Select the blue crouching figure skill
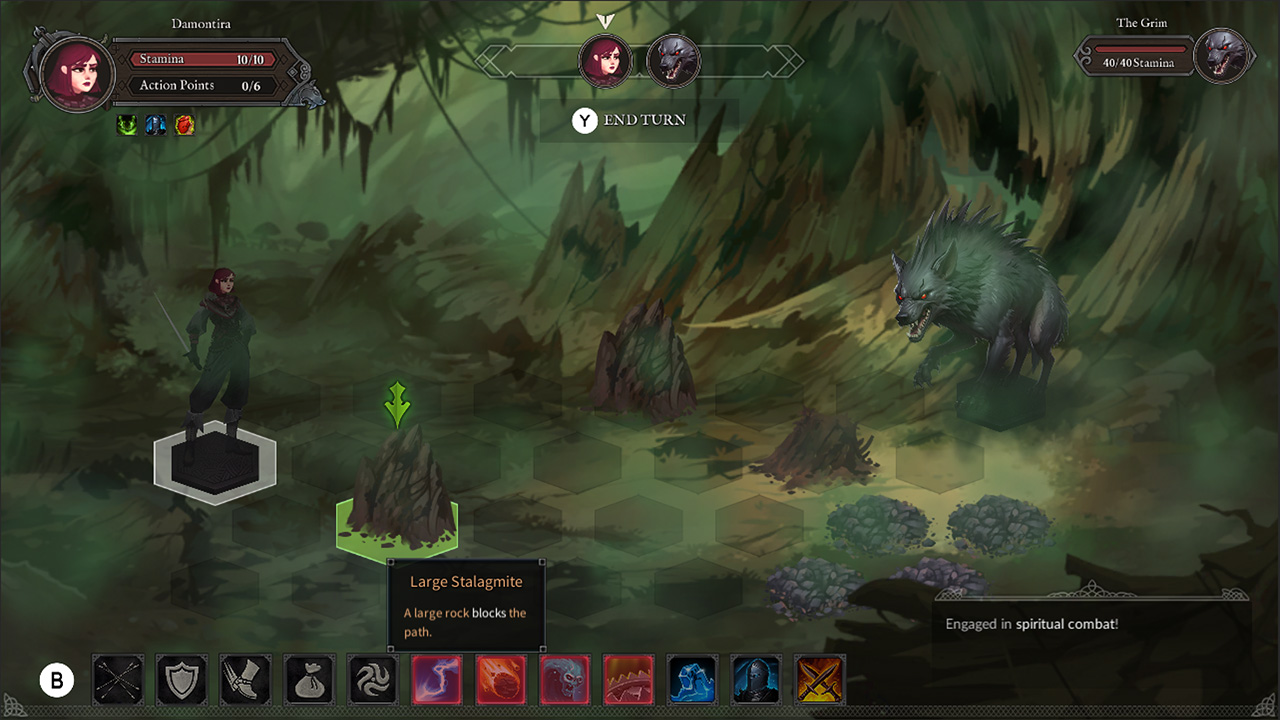Screen dimensions: 1280x720 coord(693,679)
